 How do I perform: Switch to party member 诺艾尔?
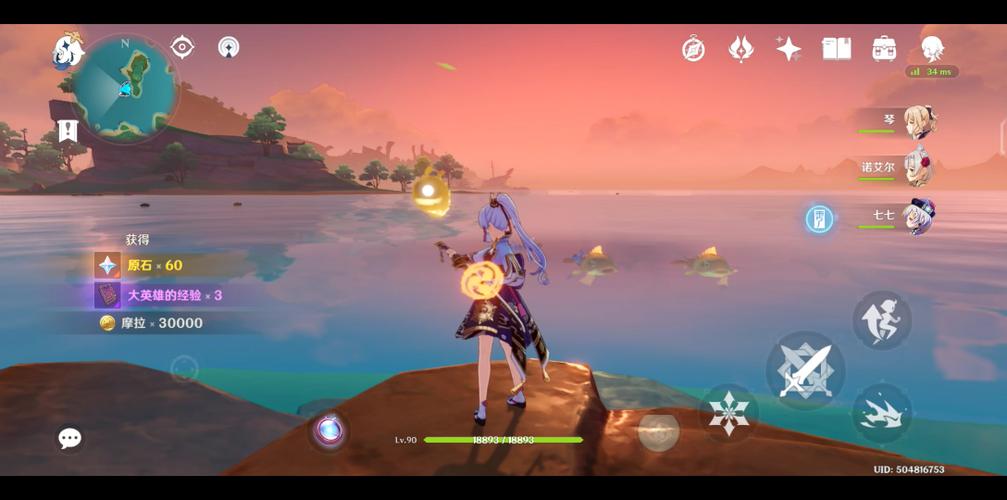point(918,167)
